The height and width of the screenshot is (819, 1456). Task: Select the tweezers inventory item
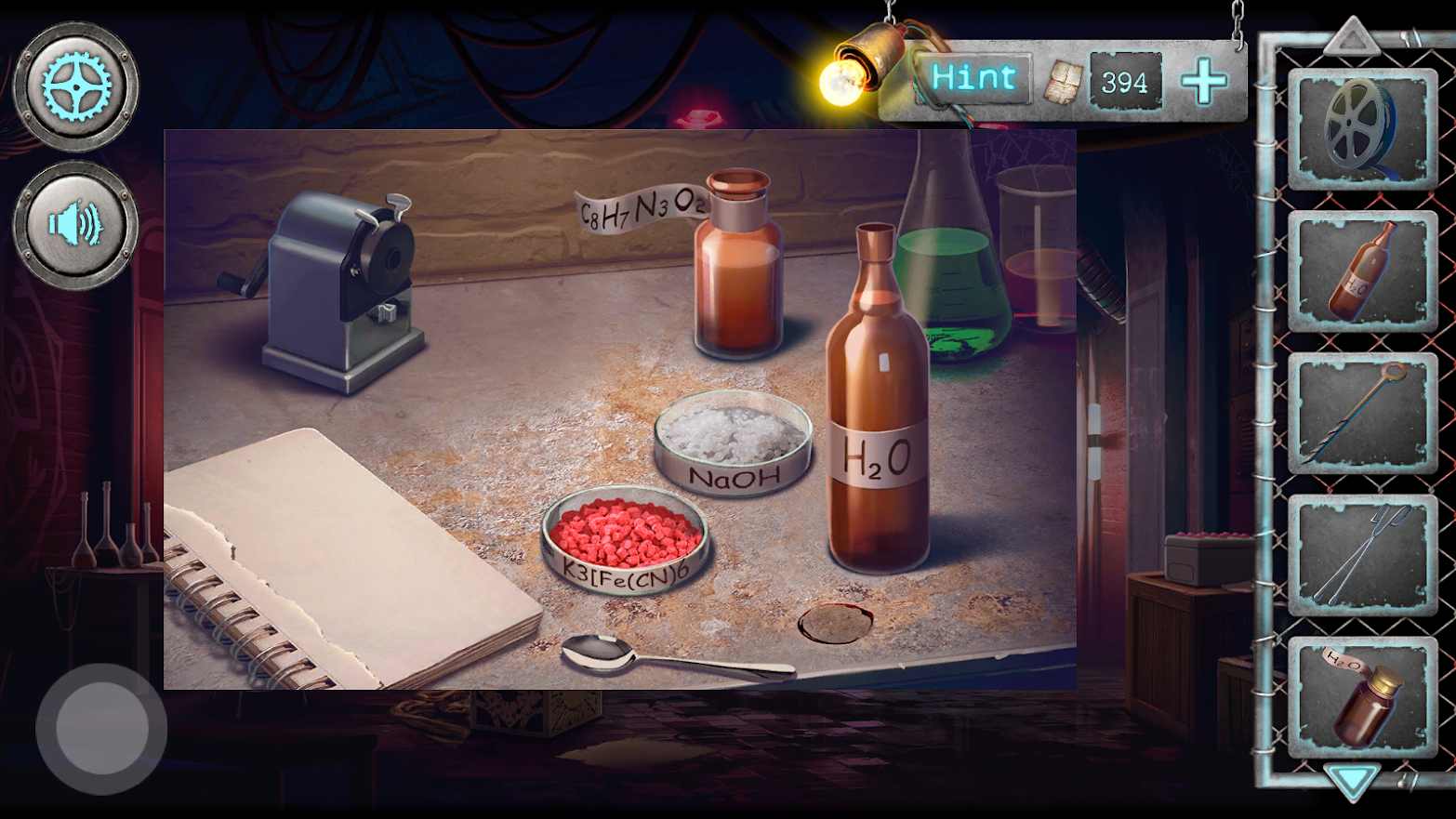pyautogui.click(x=1360, y=553)
